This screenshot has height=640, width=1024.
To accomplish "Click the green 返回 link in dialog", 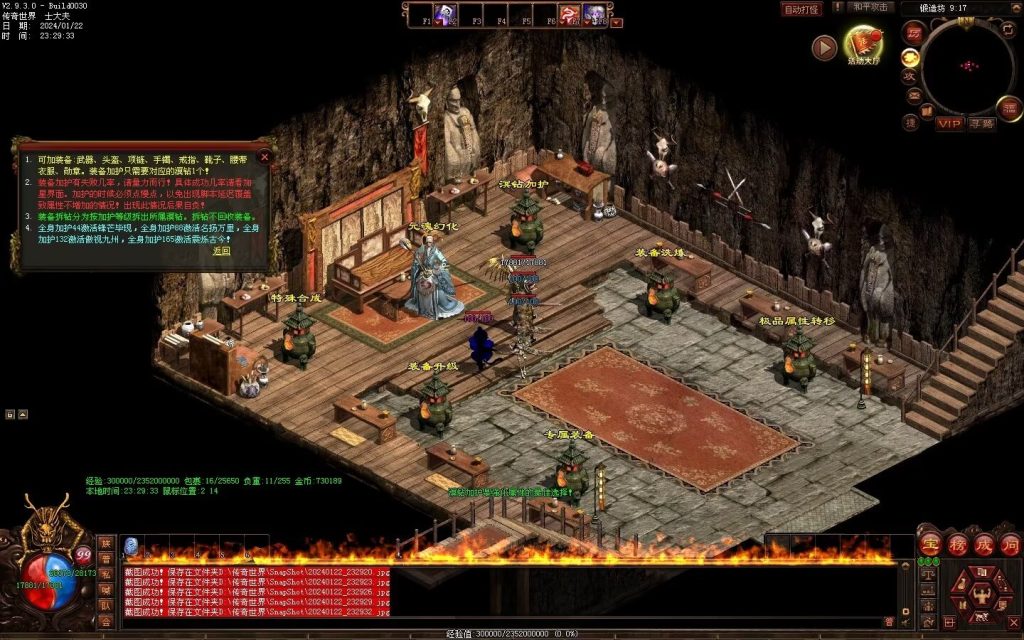I will pos(221,251).
